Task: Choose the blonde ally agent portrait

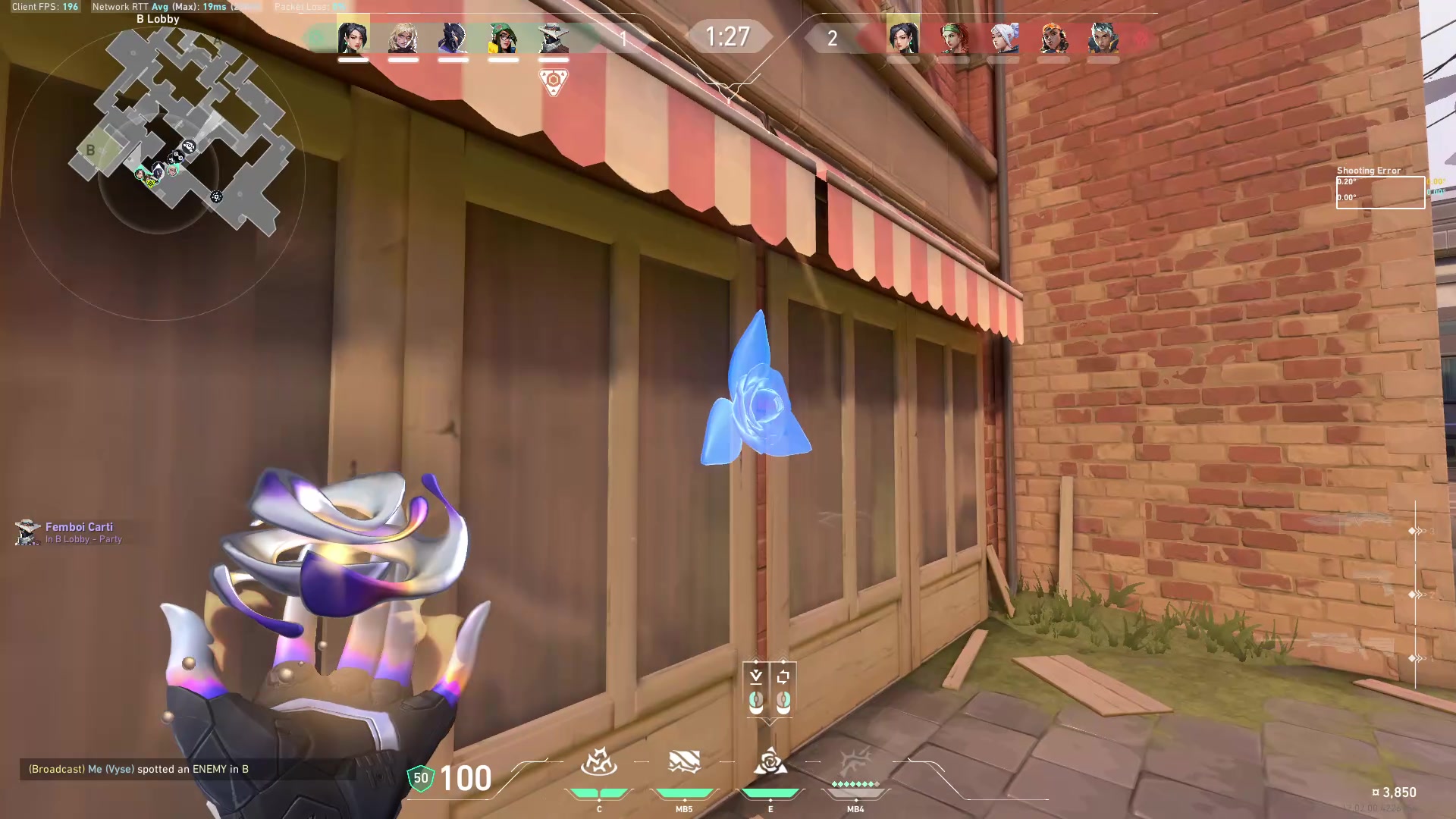Action: [x=403, y=37]
